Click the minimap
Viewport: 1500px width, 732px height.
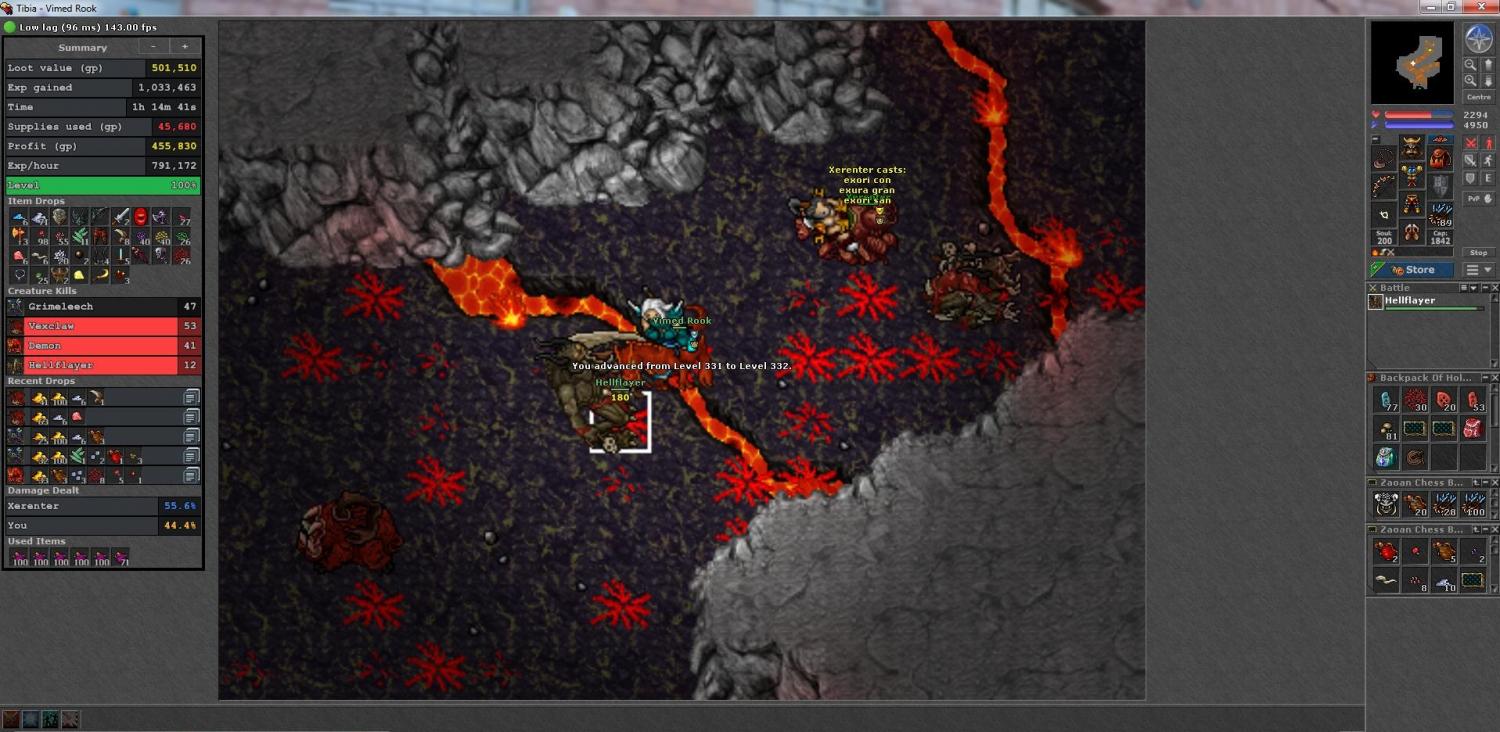pyautogui.click(x=1412, y=63)
